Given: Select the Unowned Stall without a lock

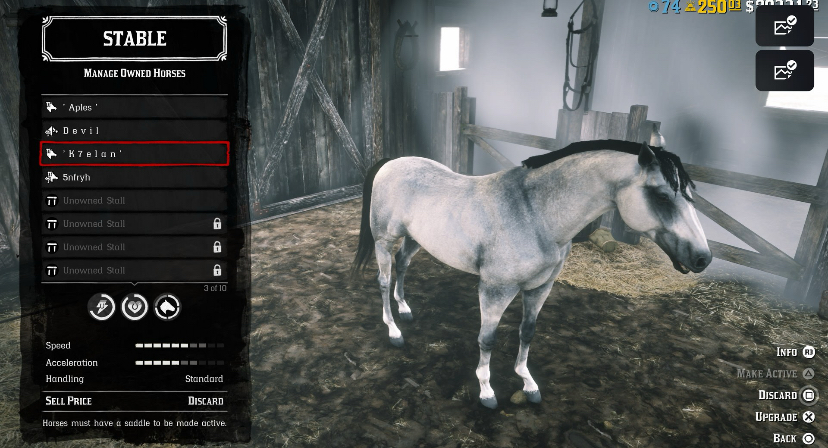Looking at the screenshot, I should click(x=134, y=200).
